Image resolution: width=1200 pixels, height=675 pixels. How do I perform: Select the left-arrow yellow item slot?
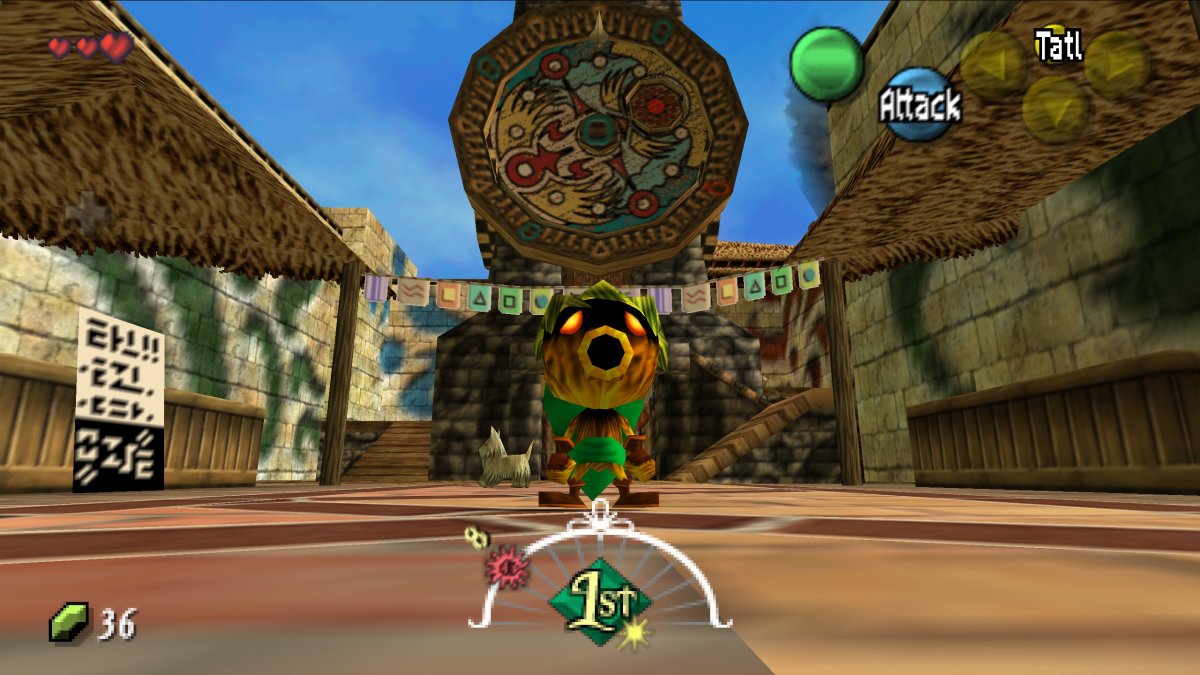pyautogui.click(x=992, y=63)
